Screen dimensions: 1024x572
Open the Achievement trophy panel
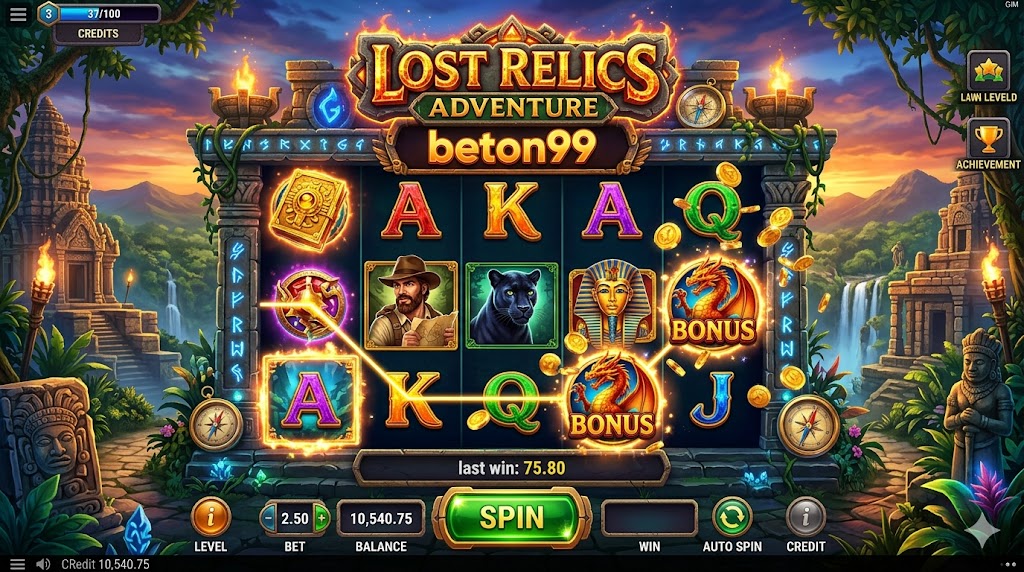pos(987,139)
